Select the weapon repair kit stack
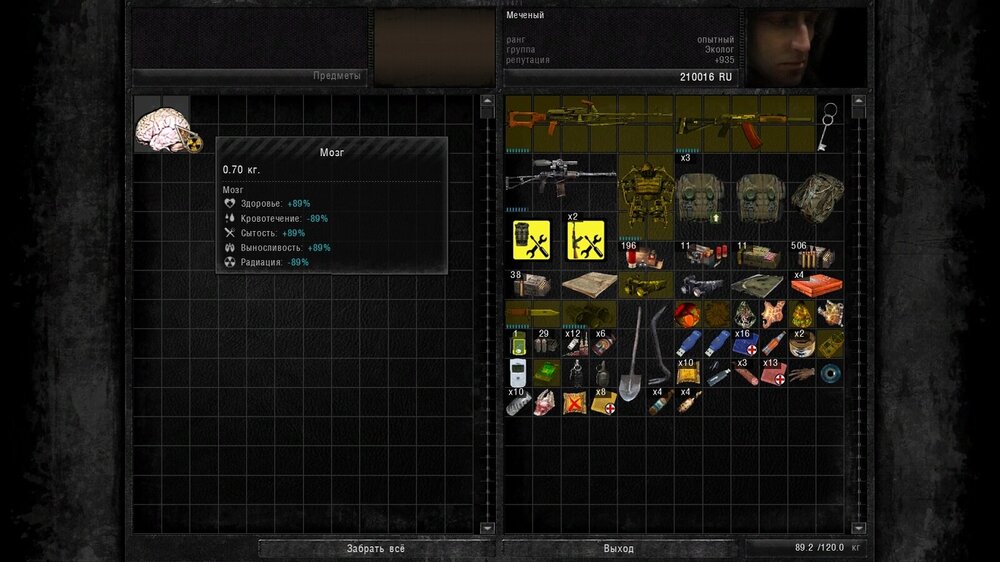The image size is (1000, 562). point(589,238)
